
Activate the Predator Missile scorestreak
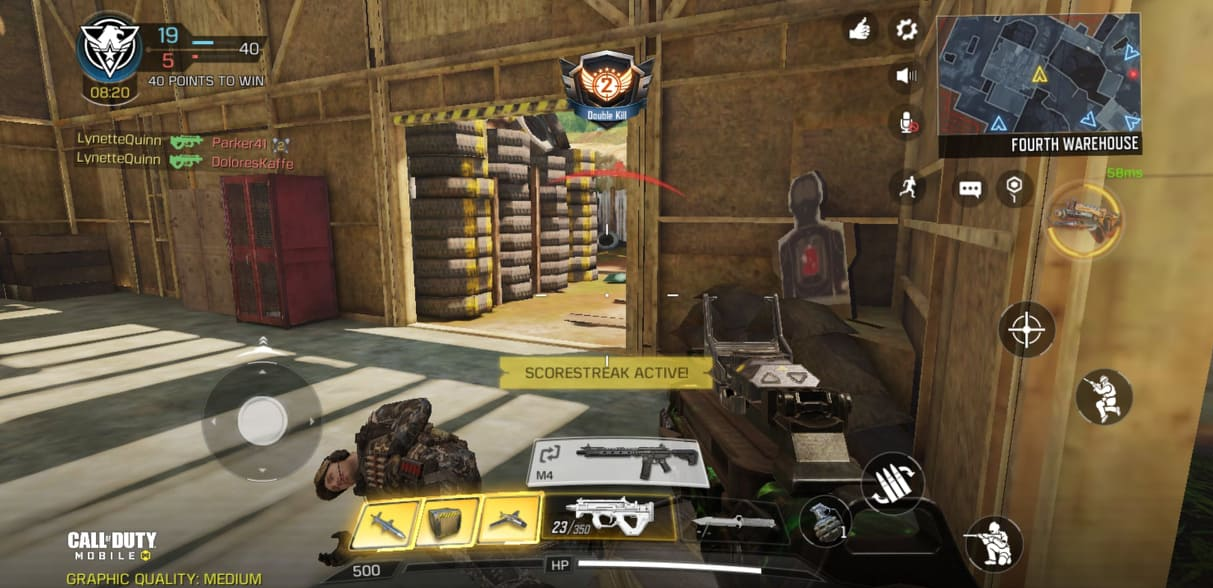(x=384, y=523)
